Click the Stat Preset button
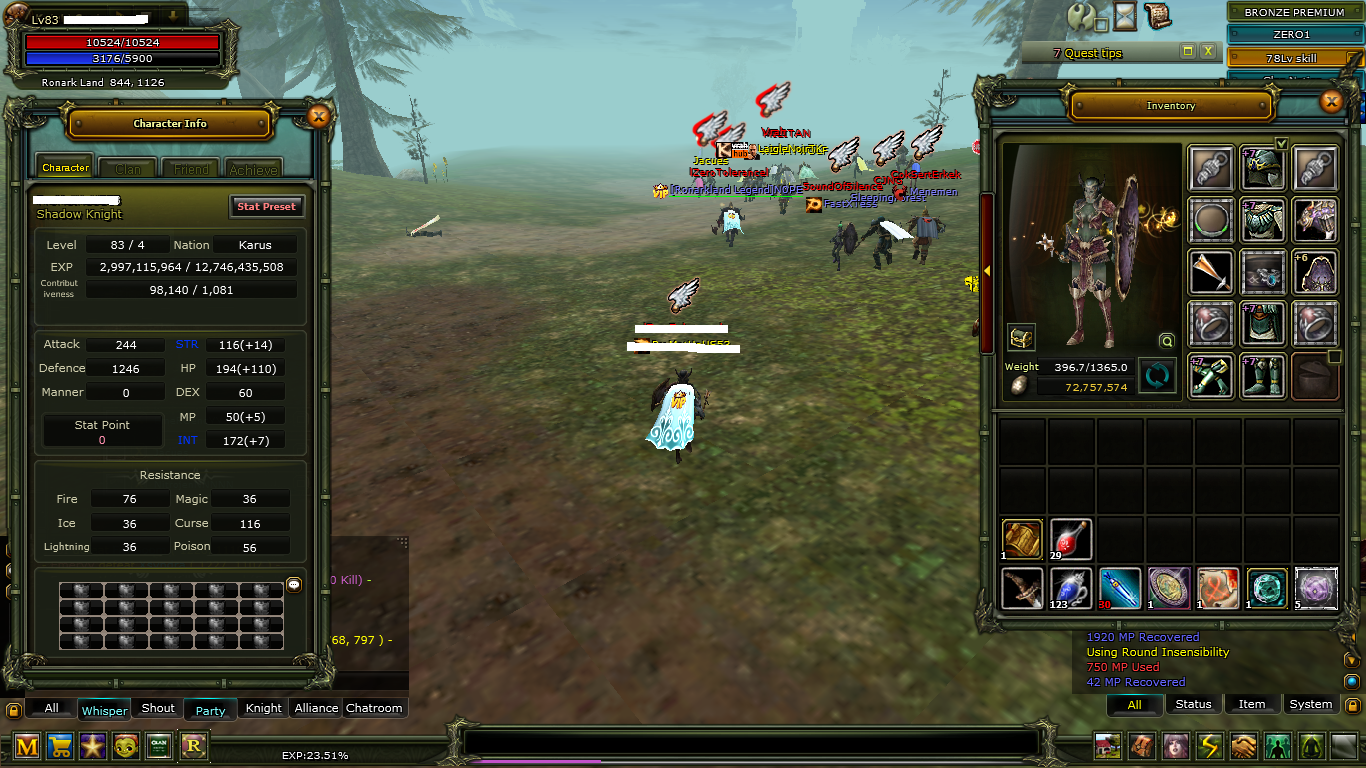Viewport: 1366px width, 768px height. (x=265, y=206)
